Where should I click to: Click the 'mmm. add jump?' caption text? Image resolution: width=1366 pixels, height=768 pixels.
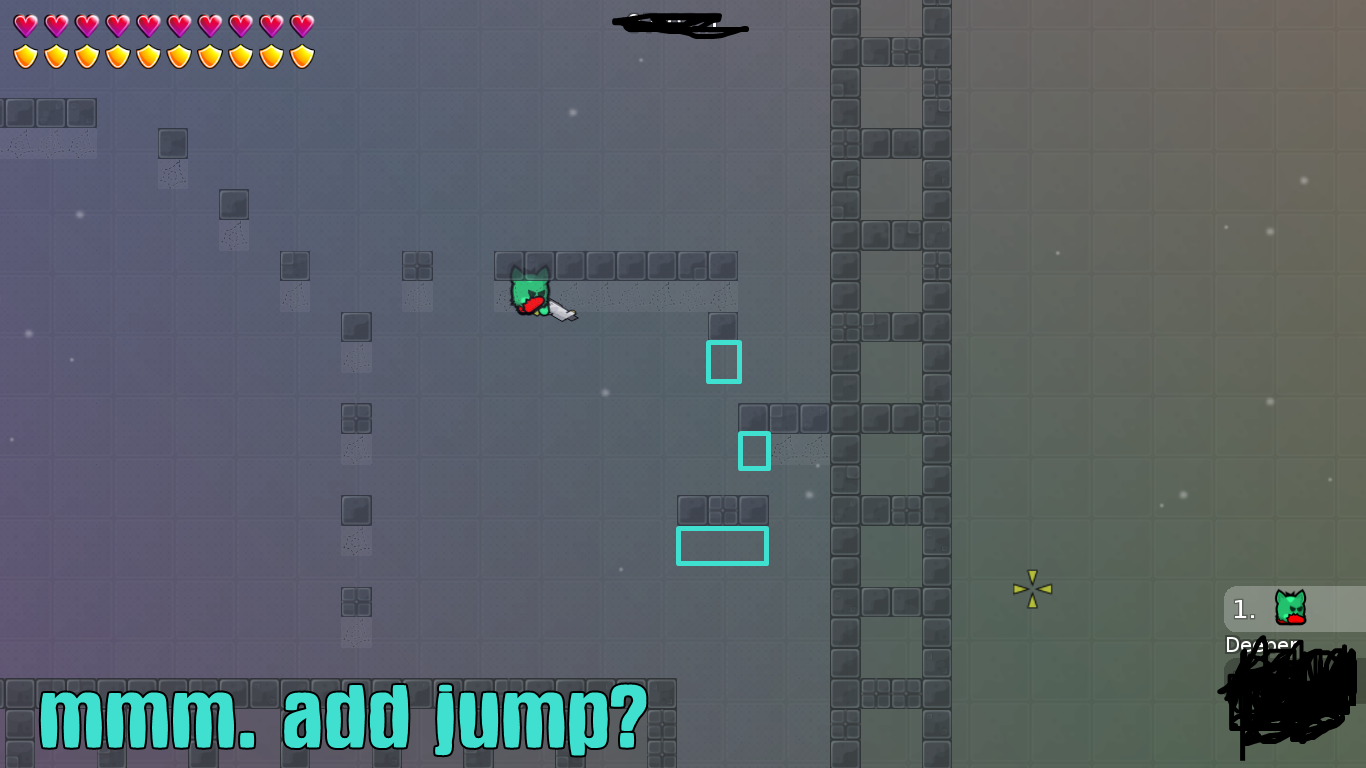[345, 714]
